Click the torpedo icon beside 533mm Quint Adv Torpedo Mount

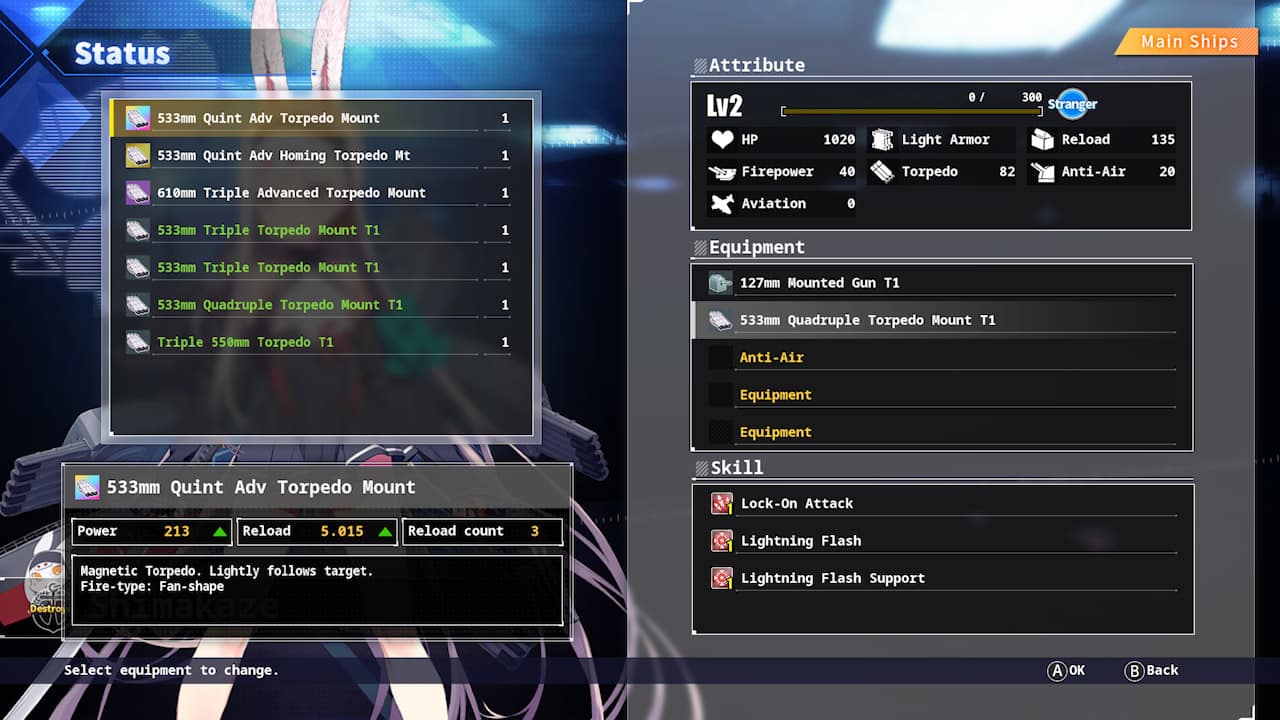click(136, 117)
